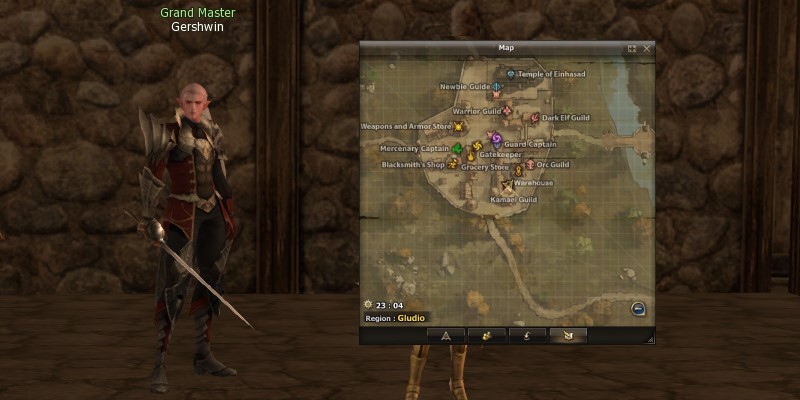Select the purple Guard Captain marker
This screenshot has height=400, width=800.
point(496,139)
